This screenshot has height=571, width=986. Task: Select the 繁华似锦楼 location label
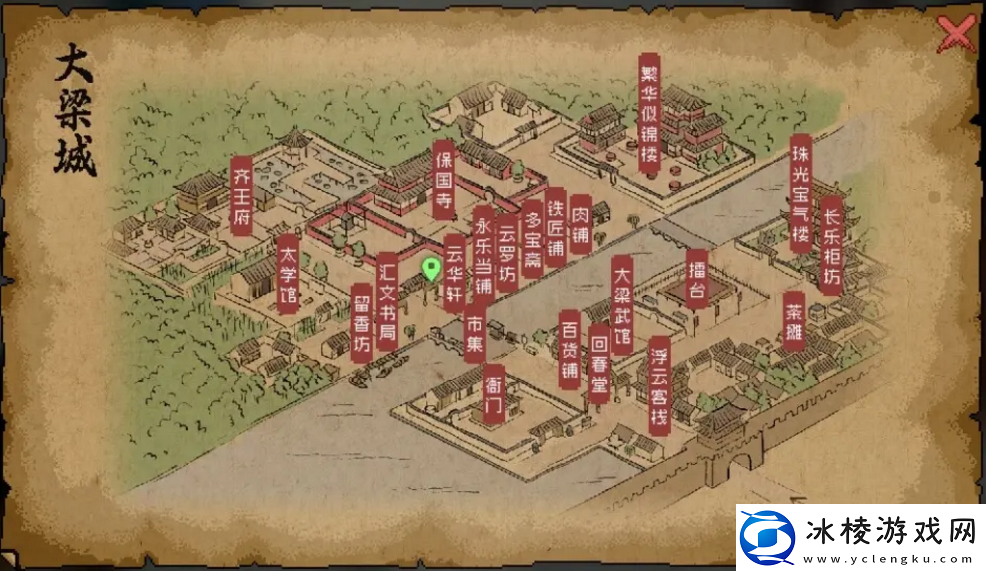650,113
